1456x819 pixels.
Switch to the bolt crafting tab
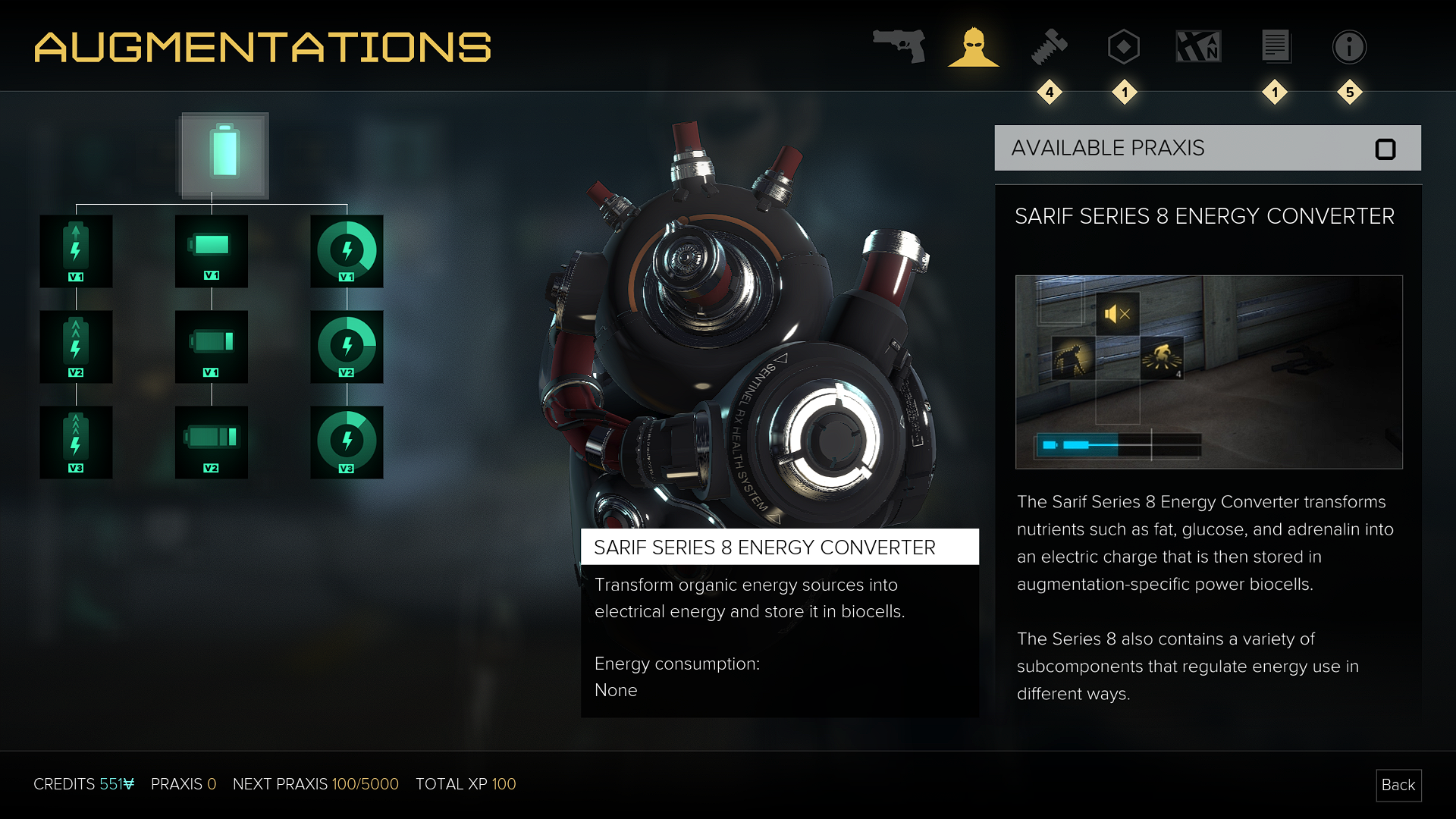click(x=1050, y=46)
